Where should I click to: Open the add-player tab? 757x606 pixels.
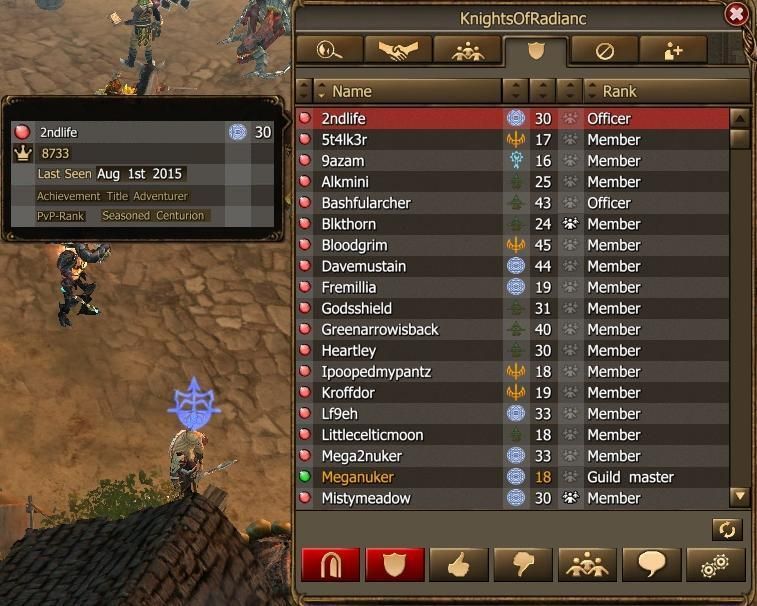673,50
